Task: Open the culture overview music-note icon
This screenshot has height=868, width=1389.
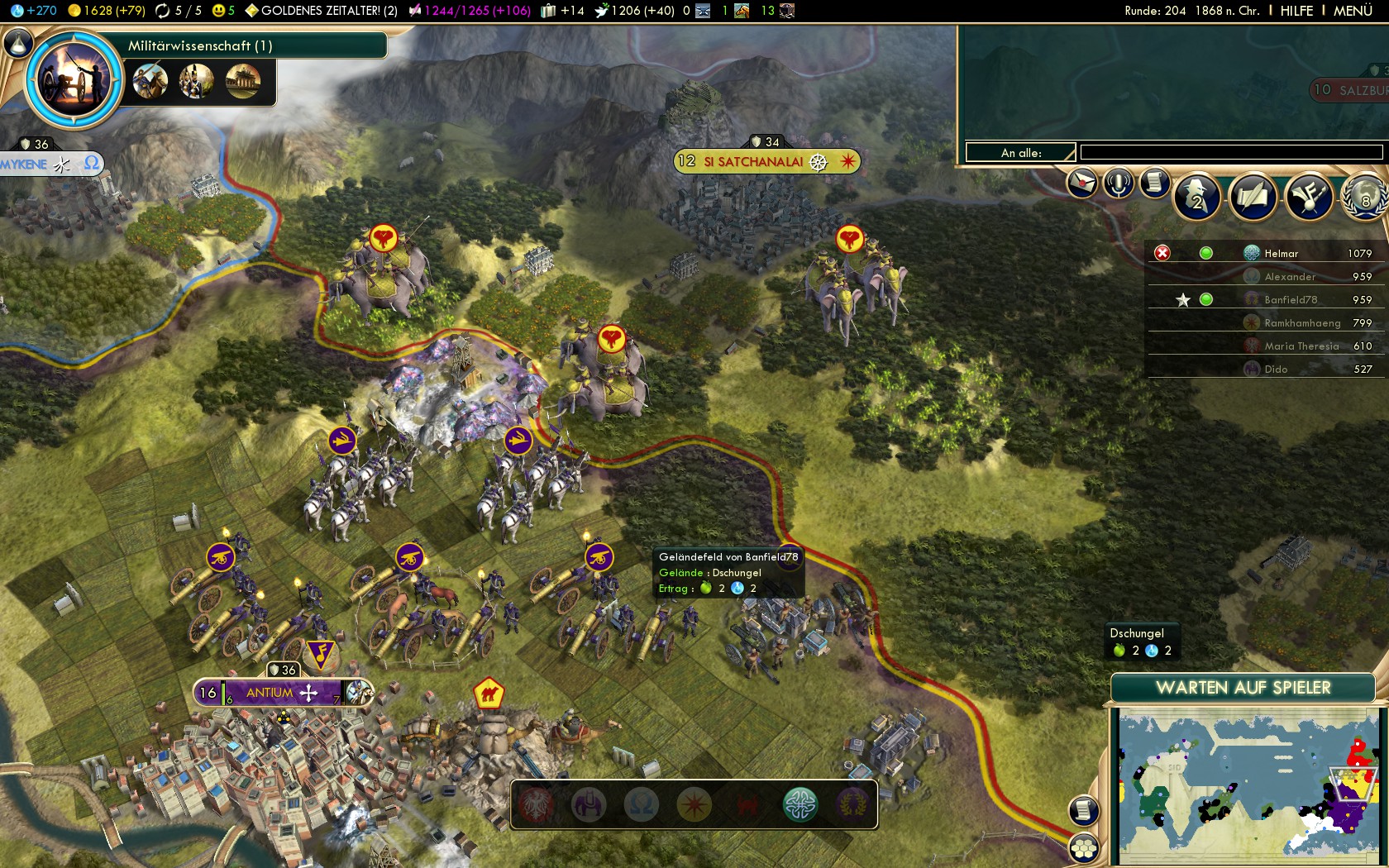Action: click(x=1309, y=197)
